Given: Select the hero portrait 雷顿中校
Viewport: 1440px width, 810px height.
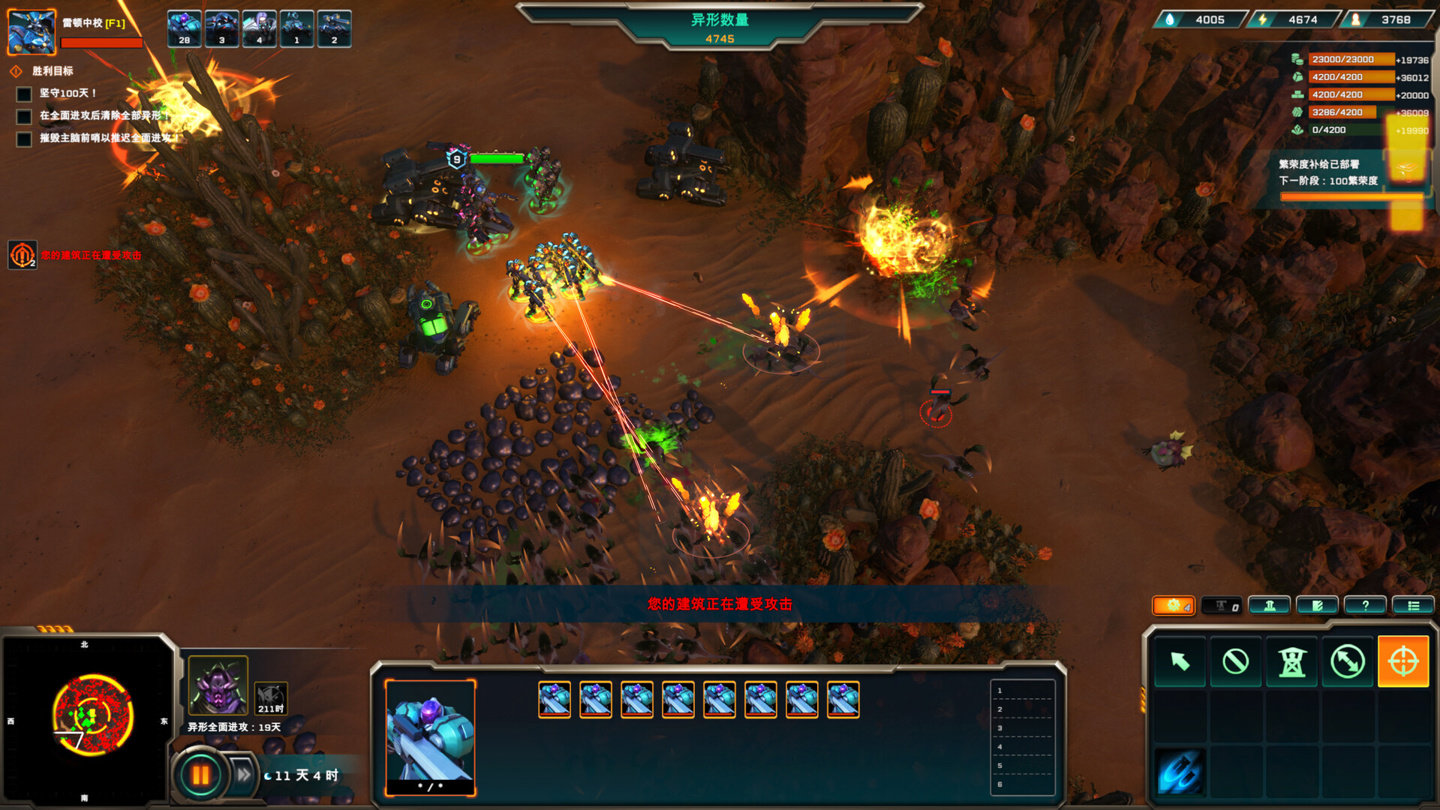Looking at the screenshot, I should point(31,31).
